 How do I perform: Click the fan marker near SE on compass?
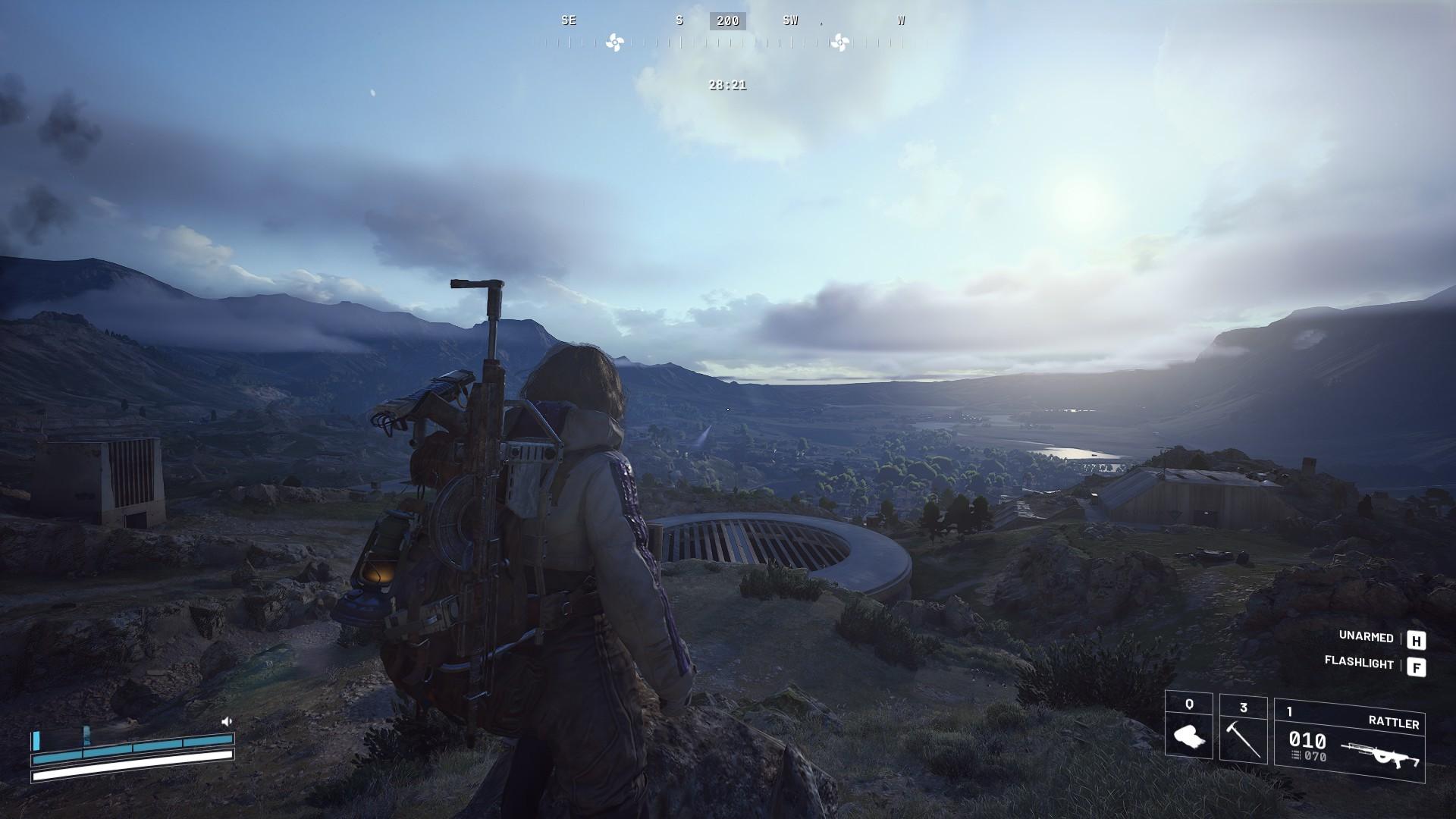coord(614,43)
